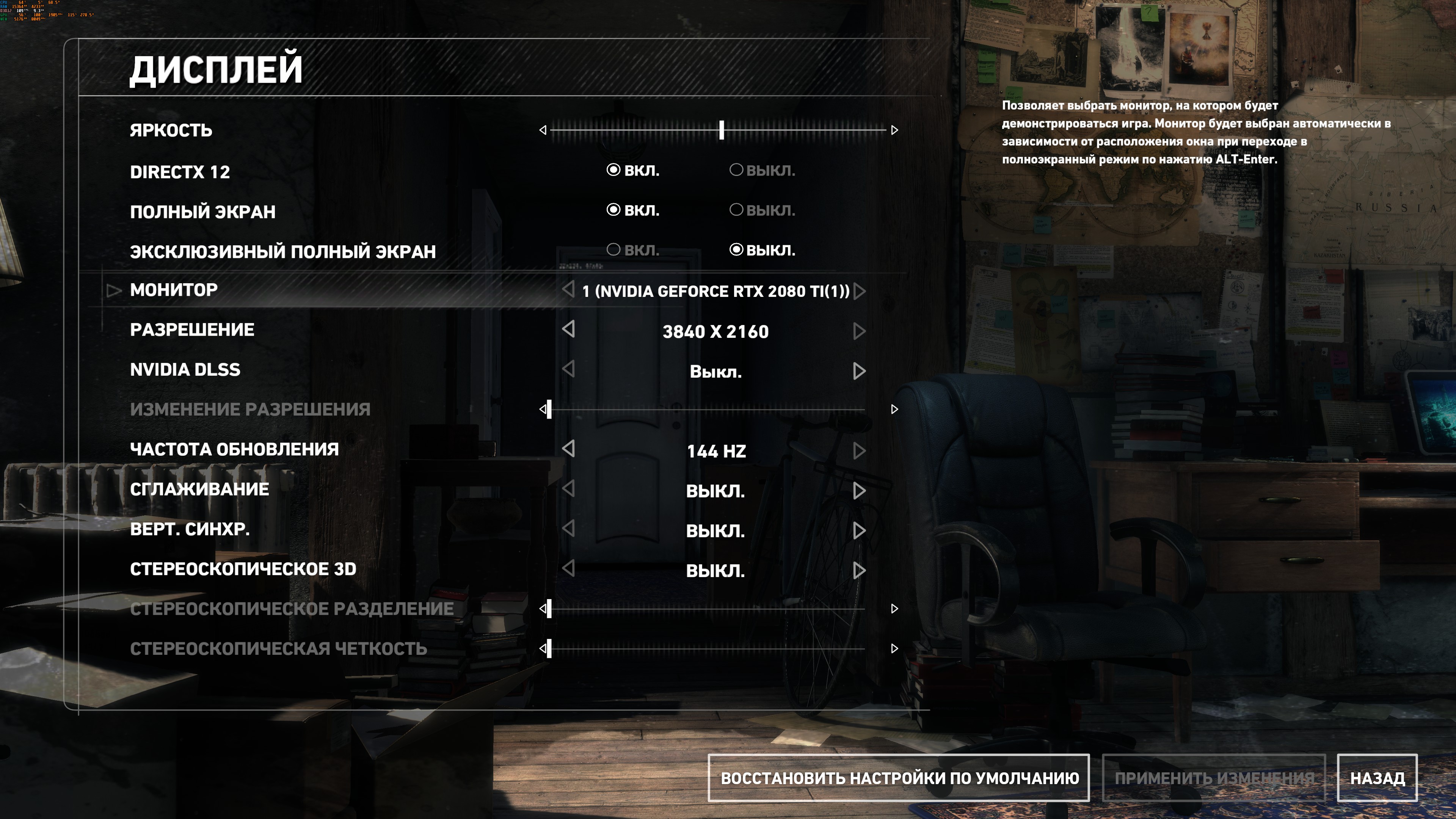Highlight the NVIDIA DLSS option row
This screenshot has height=819, width=1456.
[185, 370]
